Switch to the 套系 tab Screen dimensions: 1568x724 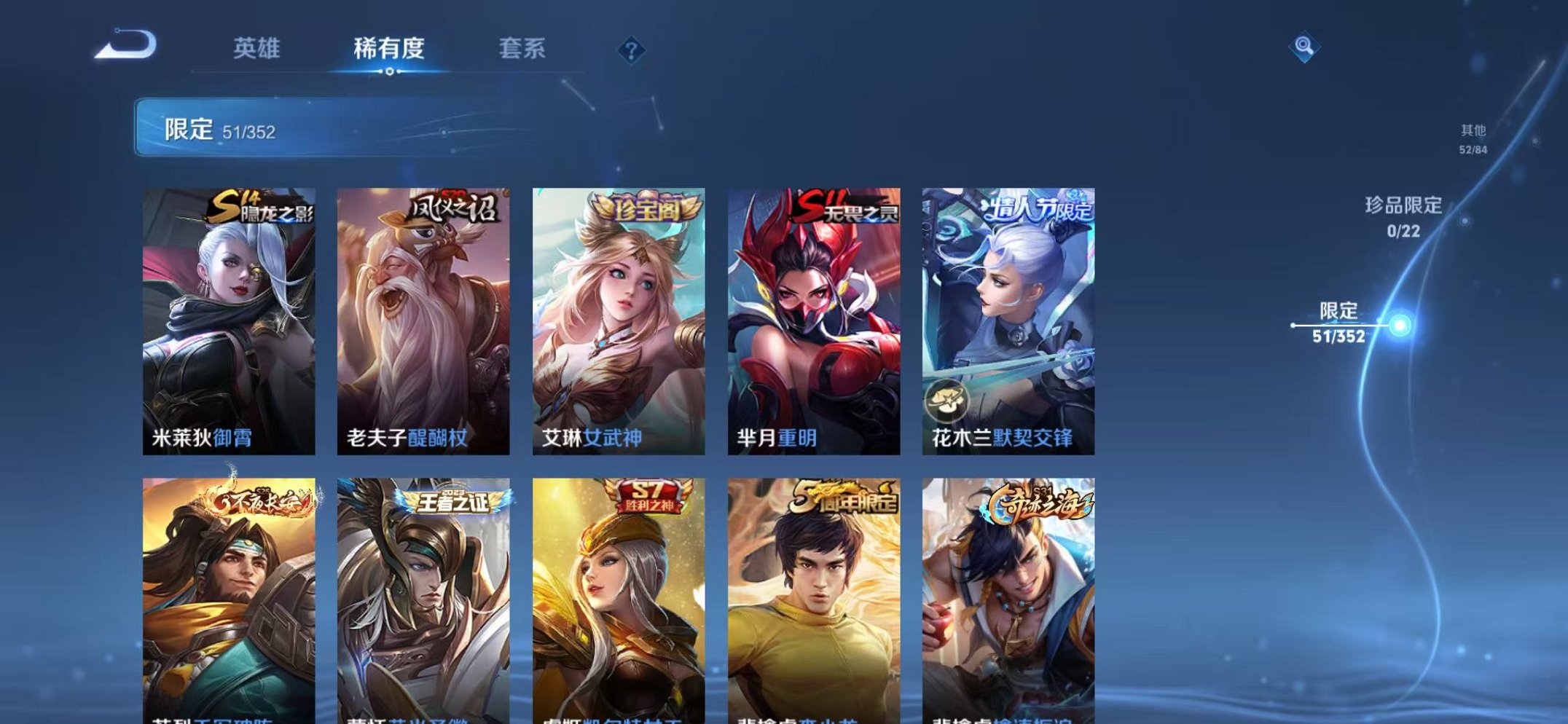coord(522,50)
